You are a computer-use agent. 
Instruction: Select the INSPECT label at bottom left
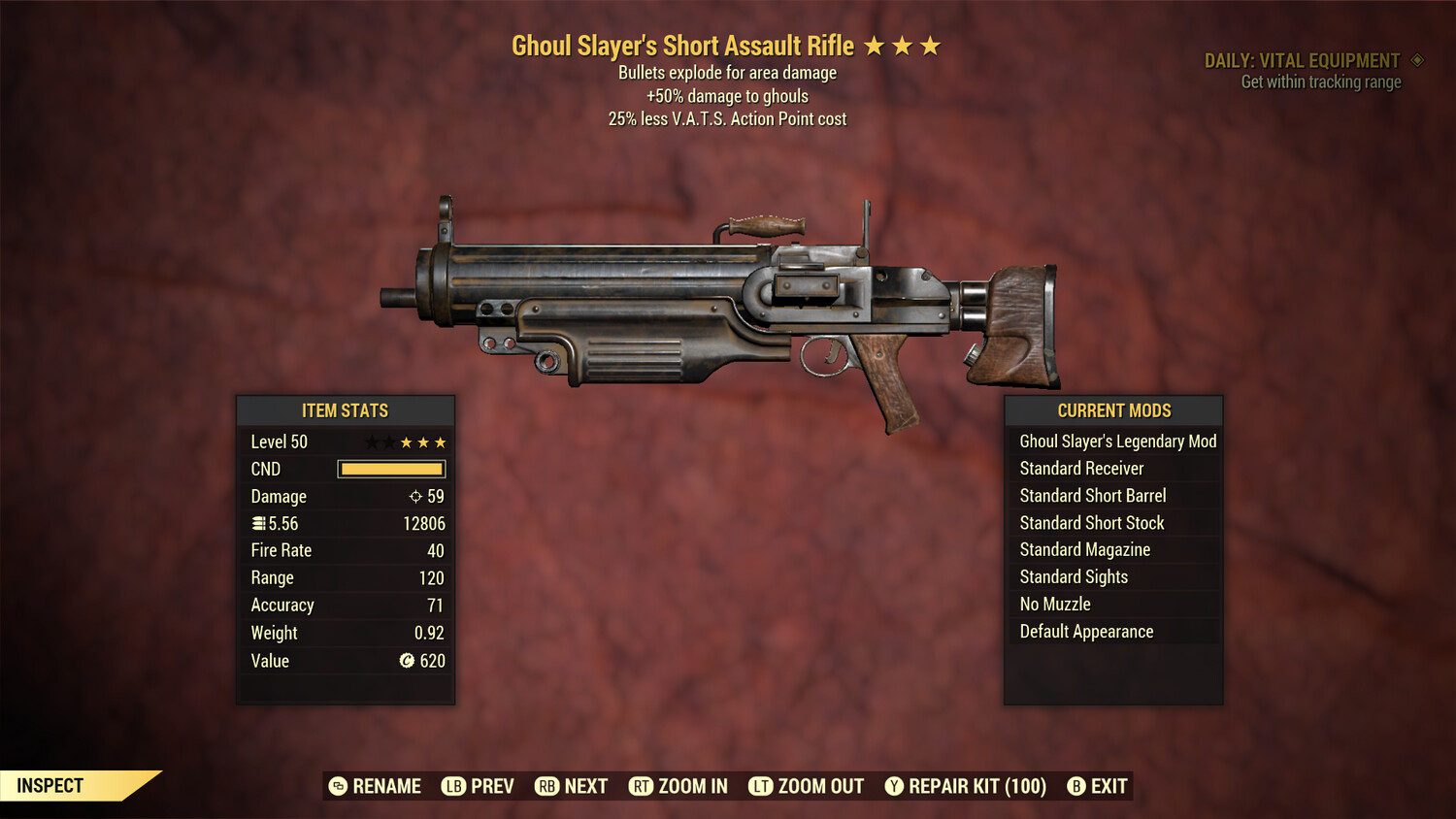tap(49, 785)
